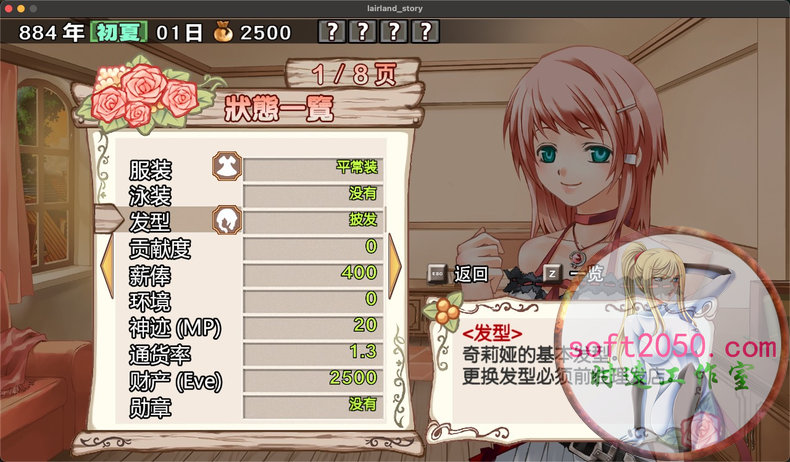Click the hair icon beside 发型
Screen dimensions: 790x462
tap(227, 220)
